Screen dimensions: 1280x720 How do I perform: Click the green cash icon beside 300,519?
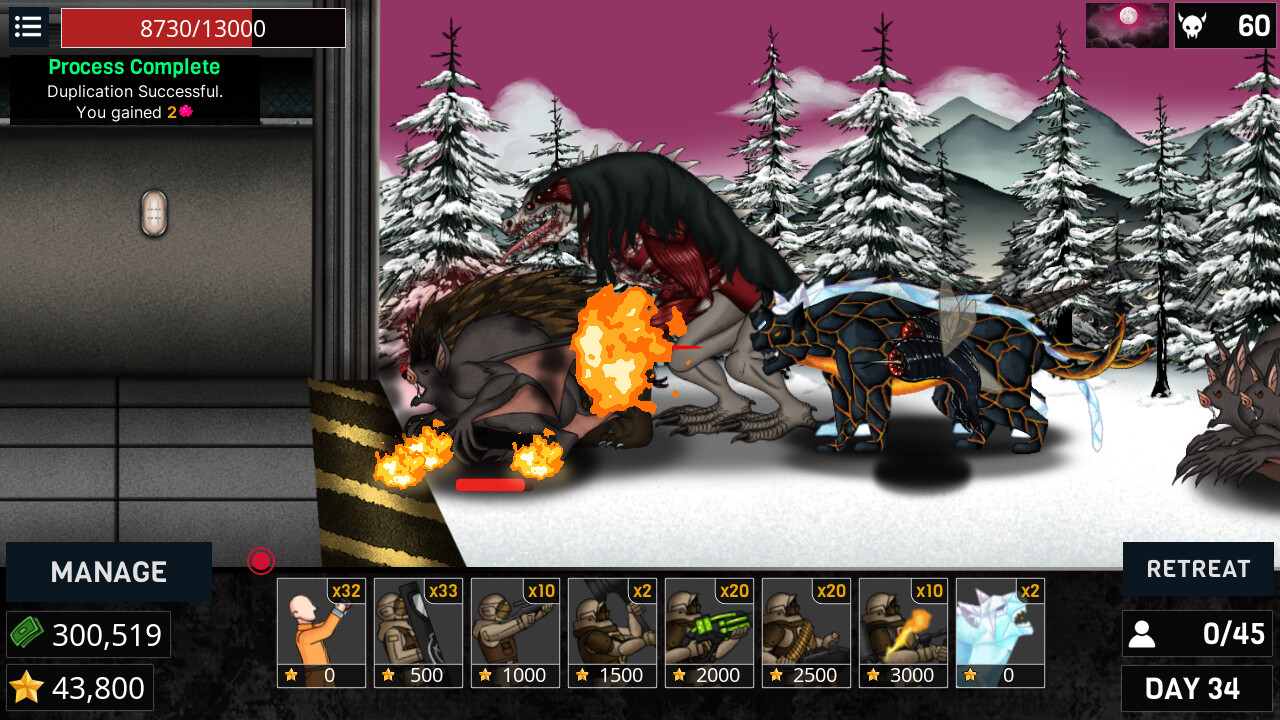click(29, 634)
